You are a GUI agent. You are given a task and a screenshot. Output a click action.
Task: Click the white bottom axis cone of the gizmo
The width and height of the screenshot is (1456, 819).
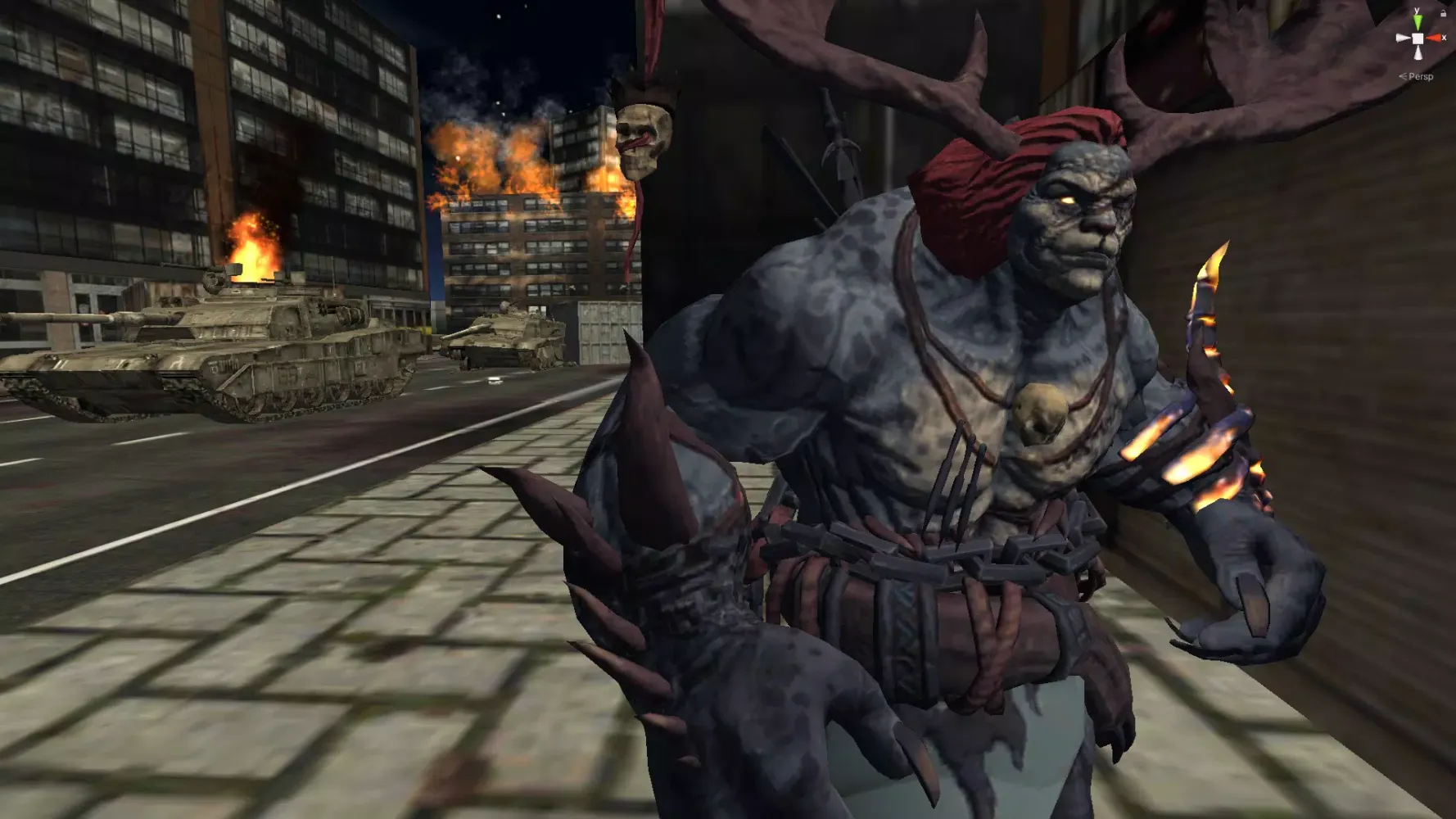[1418, 52]
